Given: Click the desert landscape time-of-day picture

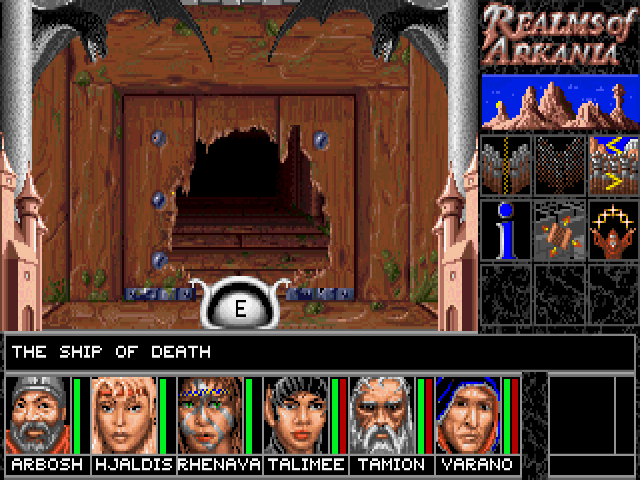Looking at the screenshot, I should pos(558,101).
